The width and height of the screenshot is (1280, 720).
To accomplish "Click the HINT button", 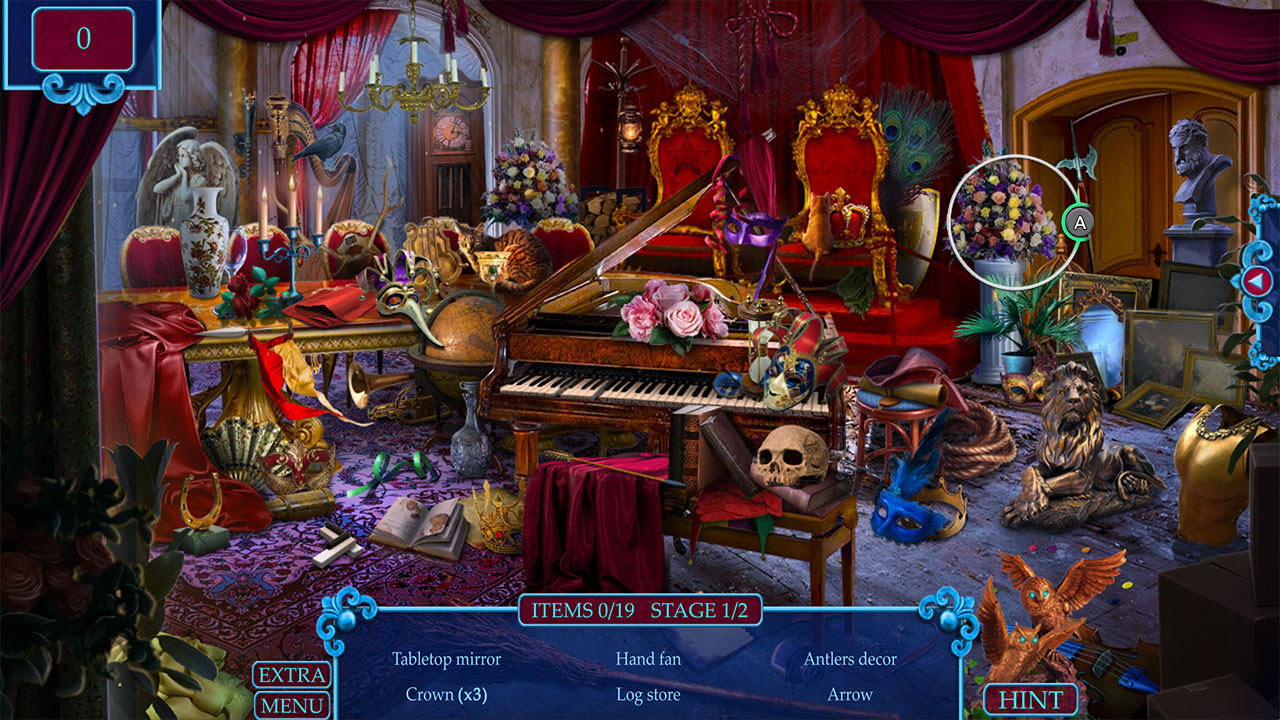I will [1032, 699].
